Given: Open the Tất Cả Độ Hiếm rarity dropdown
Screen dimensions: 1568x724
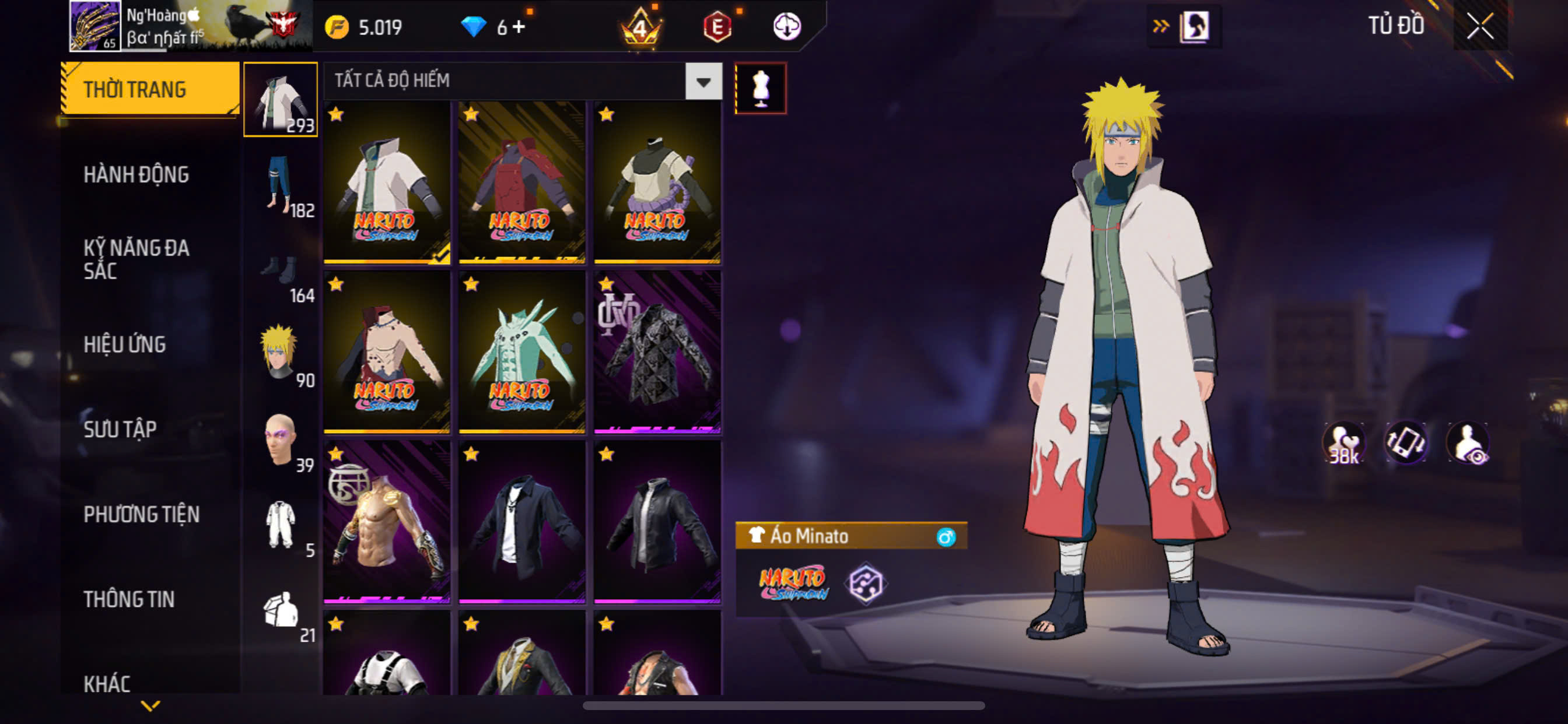Looking at the screenshot, I should point(703,81).
